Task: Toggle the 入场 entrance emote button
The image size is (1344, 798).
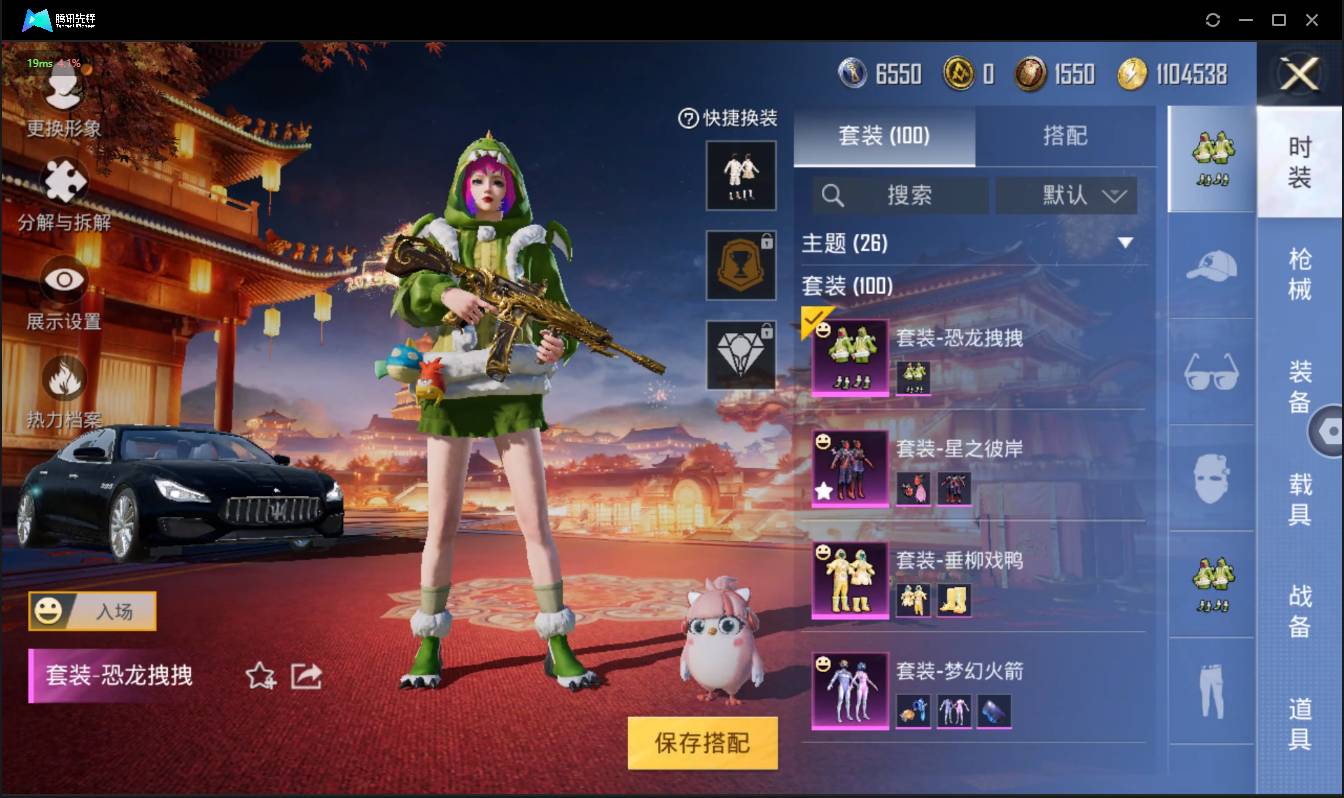Action: tap(91, 611)
